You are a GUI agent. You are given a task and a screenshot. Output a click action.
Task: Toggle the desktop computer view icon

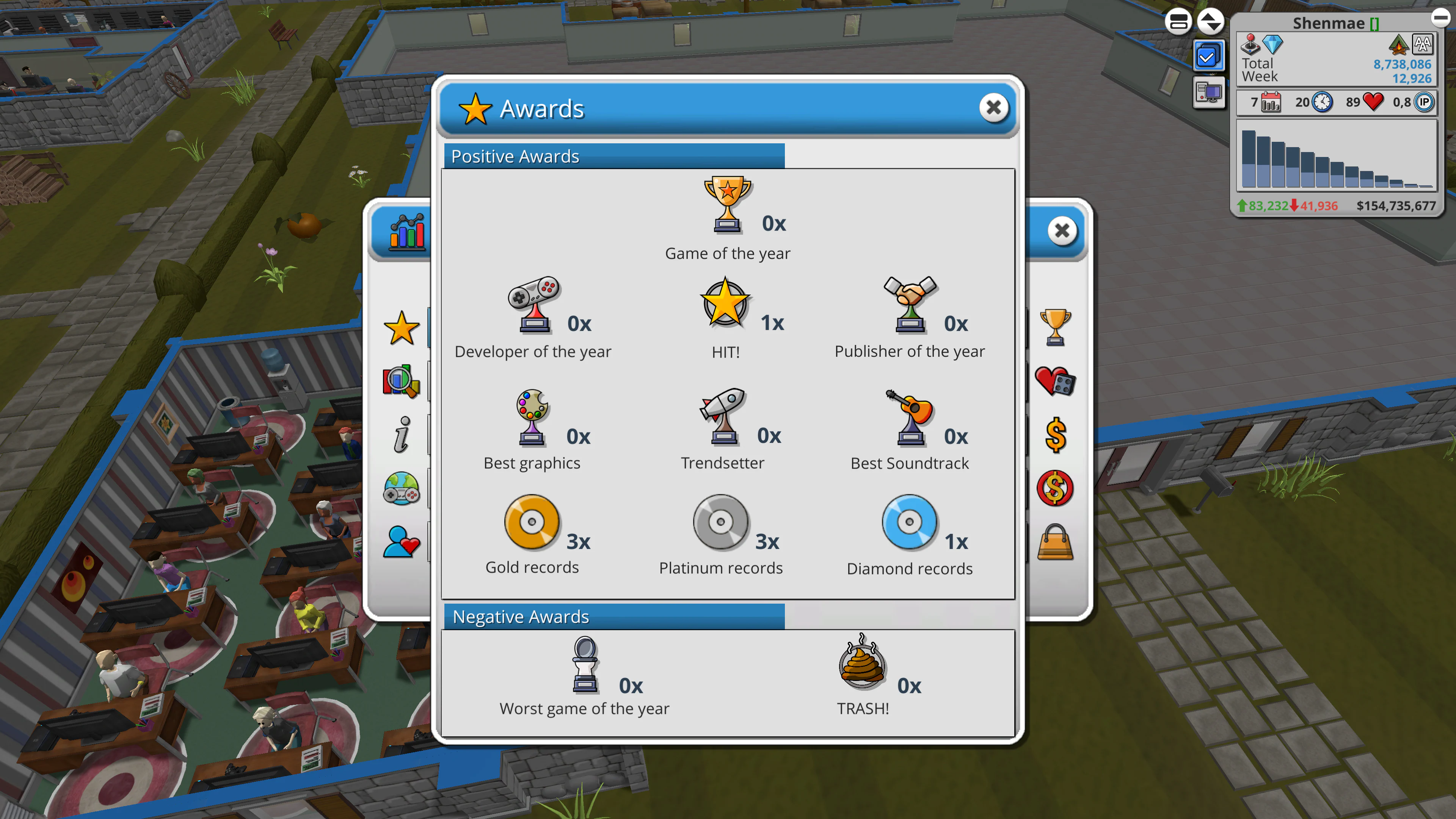(x=1209, y=92)
